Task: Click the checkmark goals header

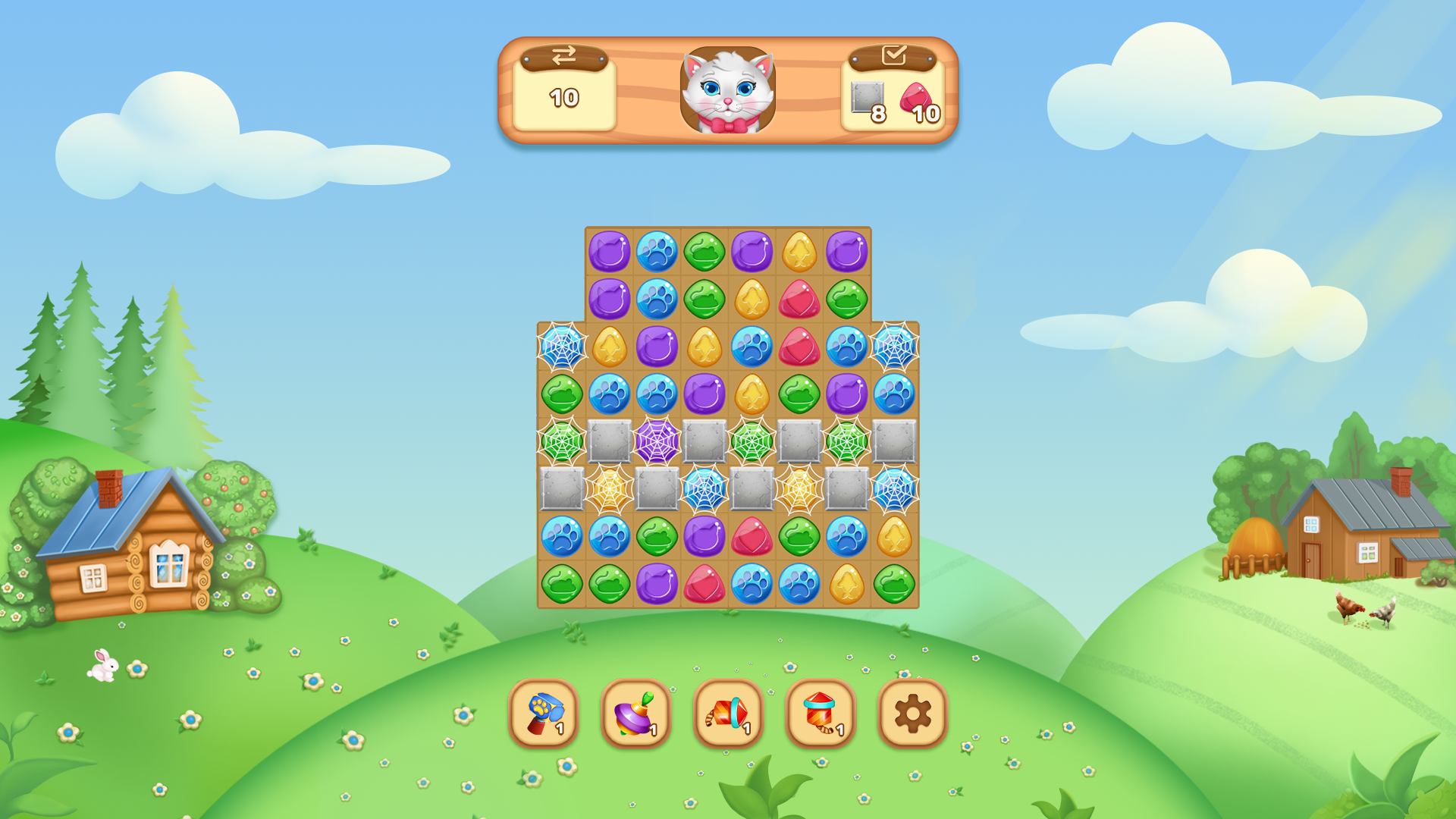Action: (x=897, y=53)
